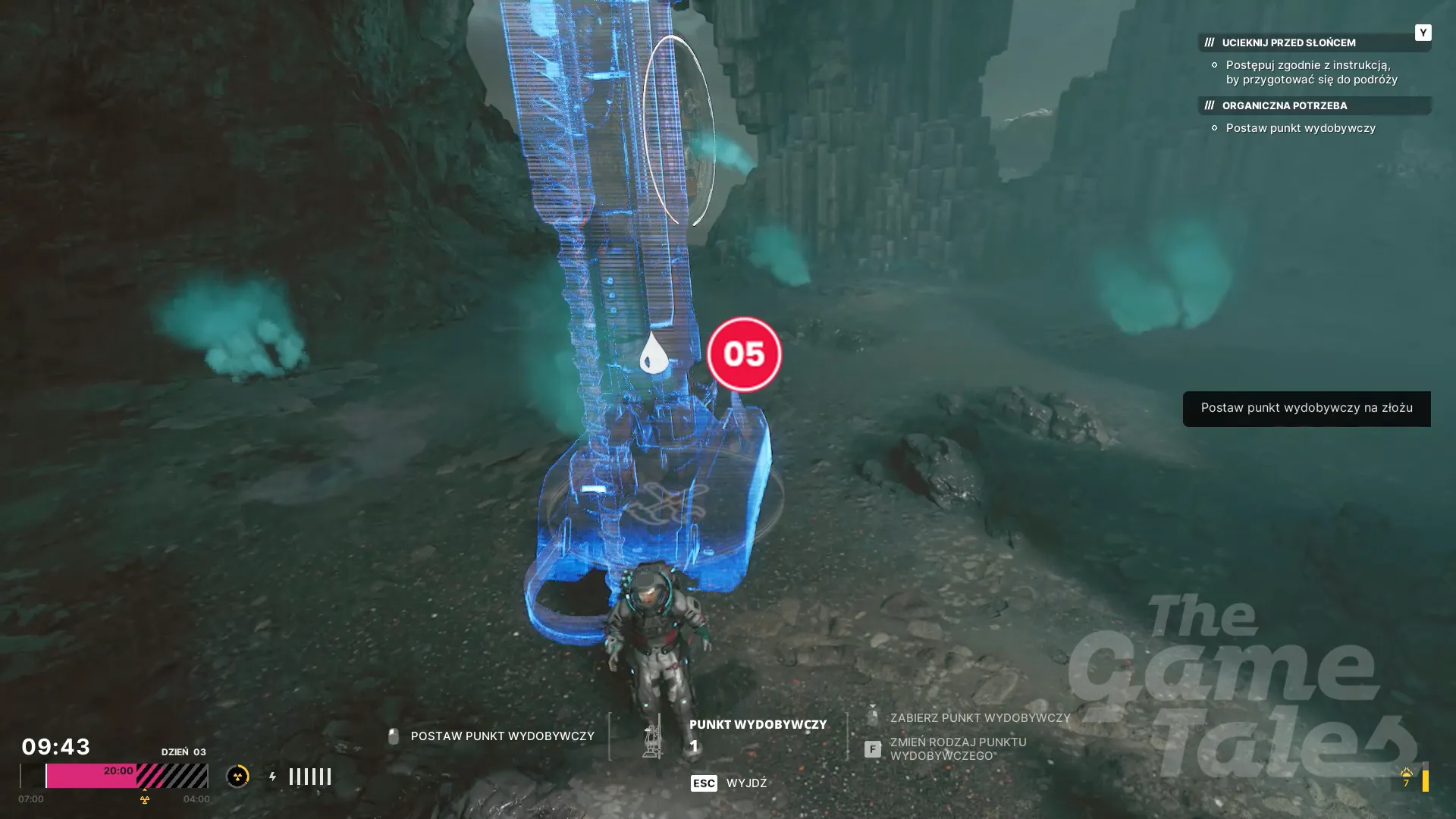Click the day schedule timeline bar

point(114,776)
